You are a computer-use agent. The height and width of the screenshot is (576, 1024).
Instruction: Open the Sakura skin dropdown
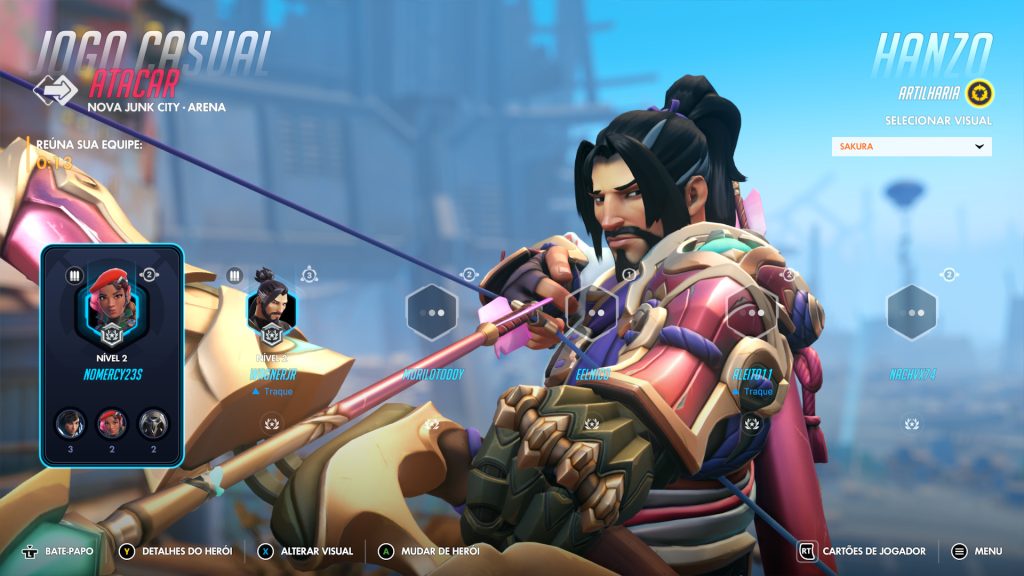[x=911, y=146]
